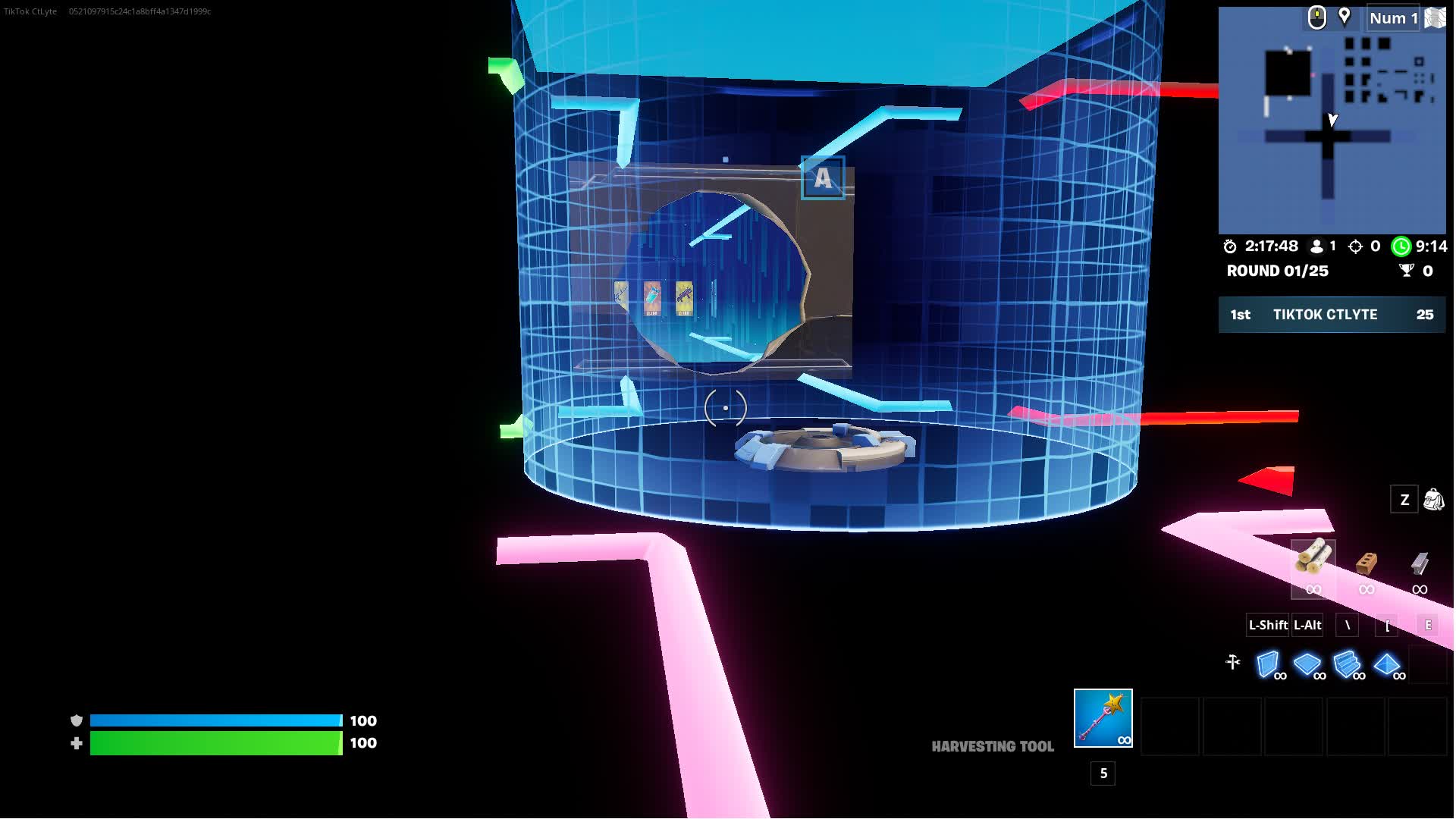Expand the full map using the map icon
Screen dimensions: 1456x819
click(x=1433, y=18)
